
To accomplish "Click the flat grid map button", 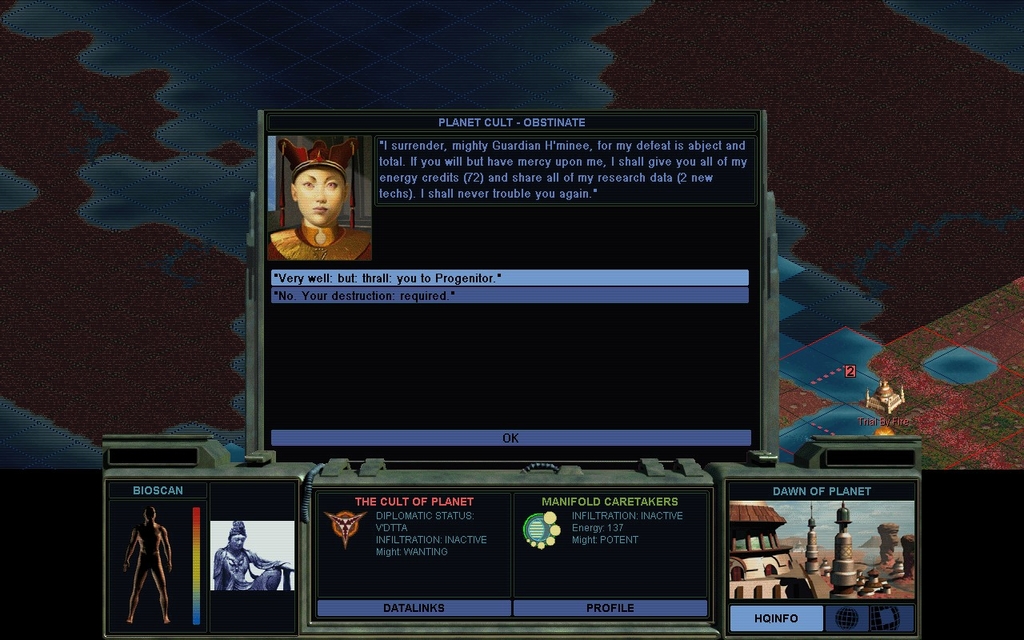I will 884,618.
